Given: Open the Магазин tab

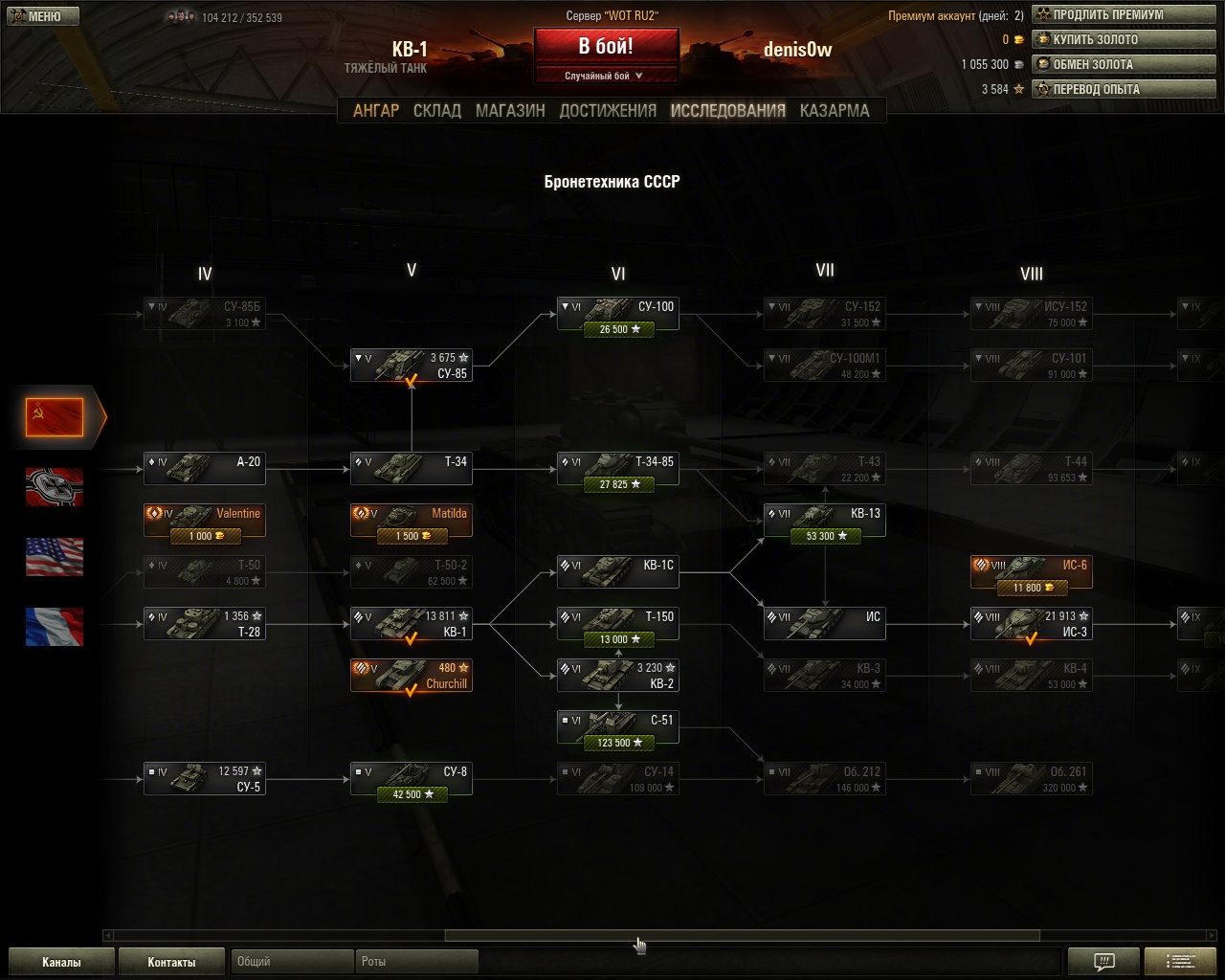Looking at the screenshot, I should pyautogui.click(x=510, y=110).
